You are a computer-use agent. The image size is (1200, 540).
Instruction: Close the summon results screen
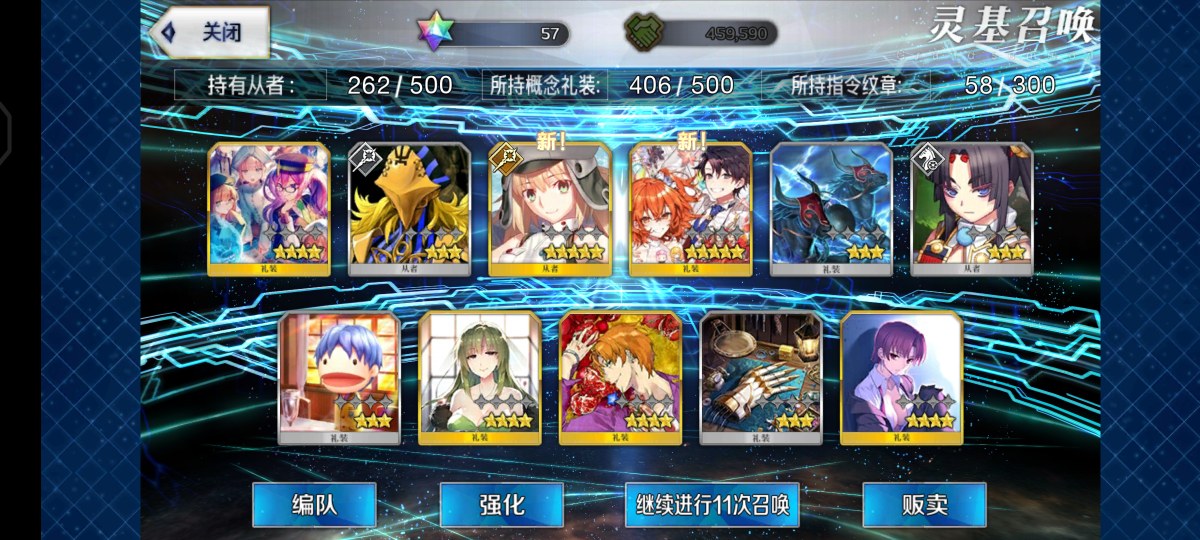click(x=211, y=33)
